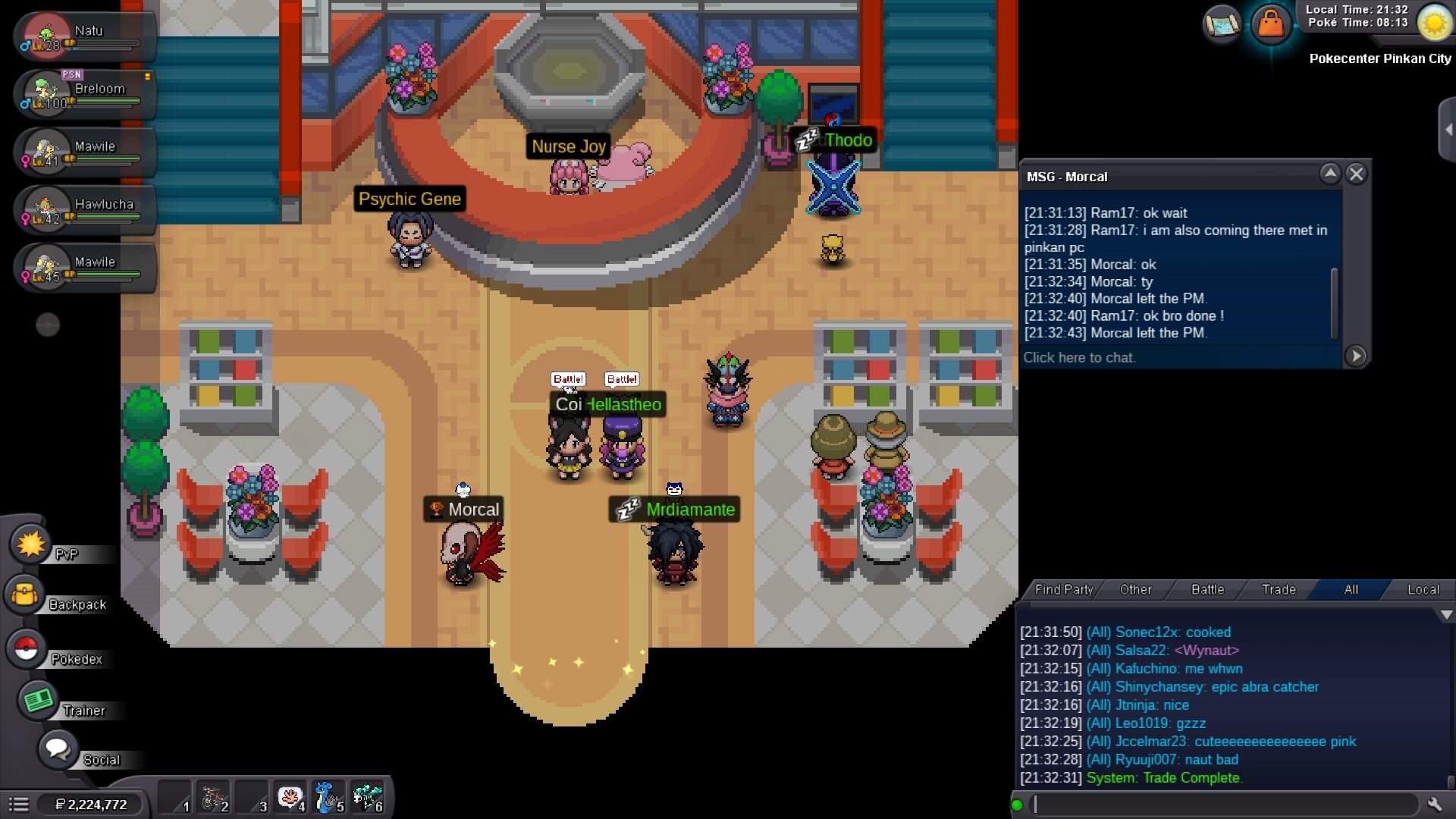The image size is (1456, 819).
Task: Open the region map scroll icon
Action: pos(1222,24)
